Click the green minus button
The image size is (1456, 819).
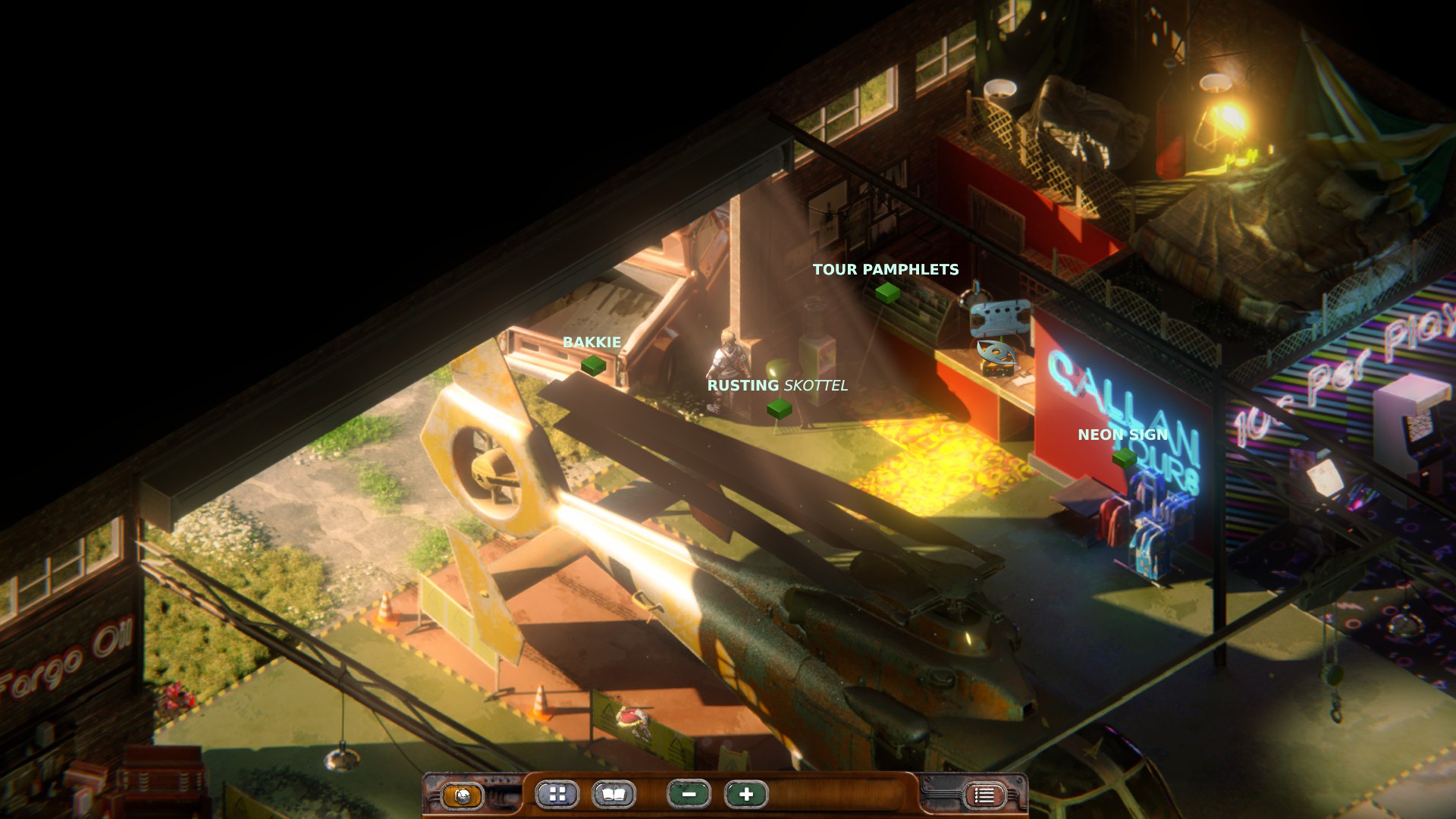pyautogui.click(x=689, y=795)
